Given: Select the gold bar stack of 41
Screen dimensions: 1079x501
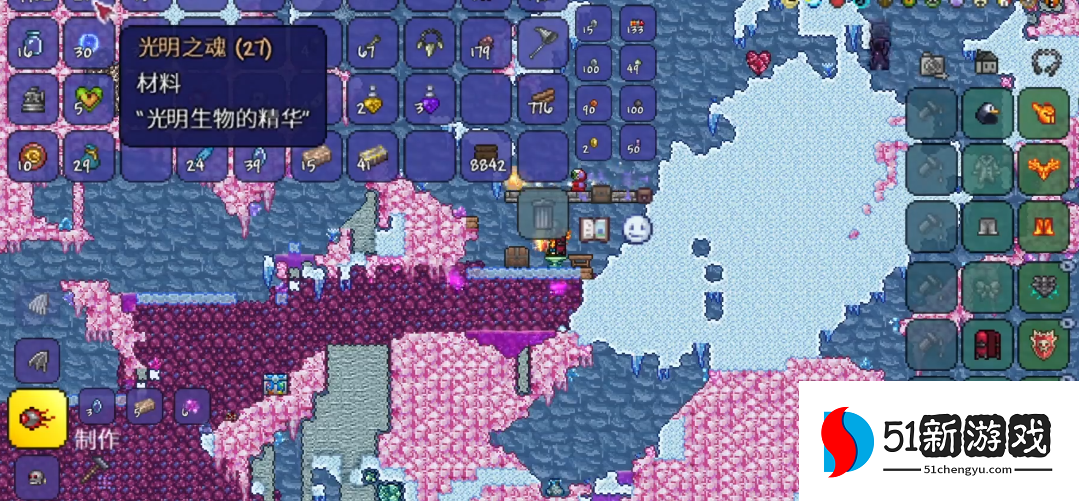Looking at the screenshot, I should tap(372, 157).
